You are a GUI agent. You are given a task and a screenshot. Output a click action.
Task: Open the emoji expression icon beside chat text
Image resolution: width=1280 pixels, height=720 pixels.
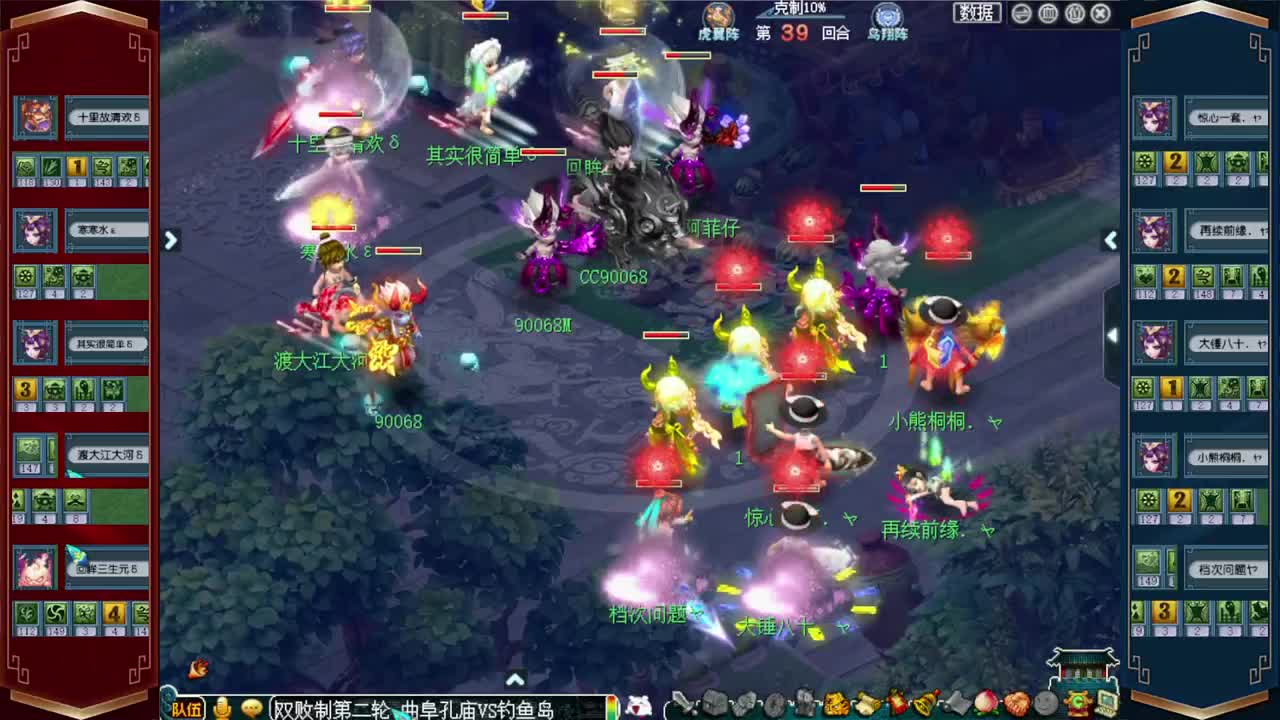tap(252, 706)
